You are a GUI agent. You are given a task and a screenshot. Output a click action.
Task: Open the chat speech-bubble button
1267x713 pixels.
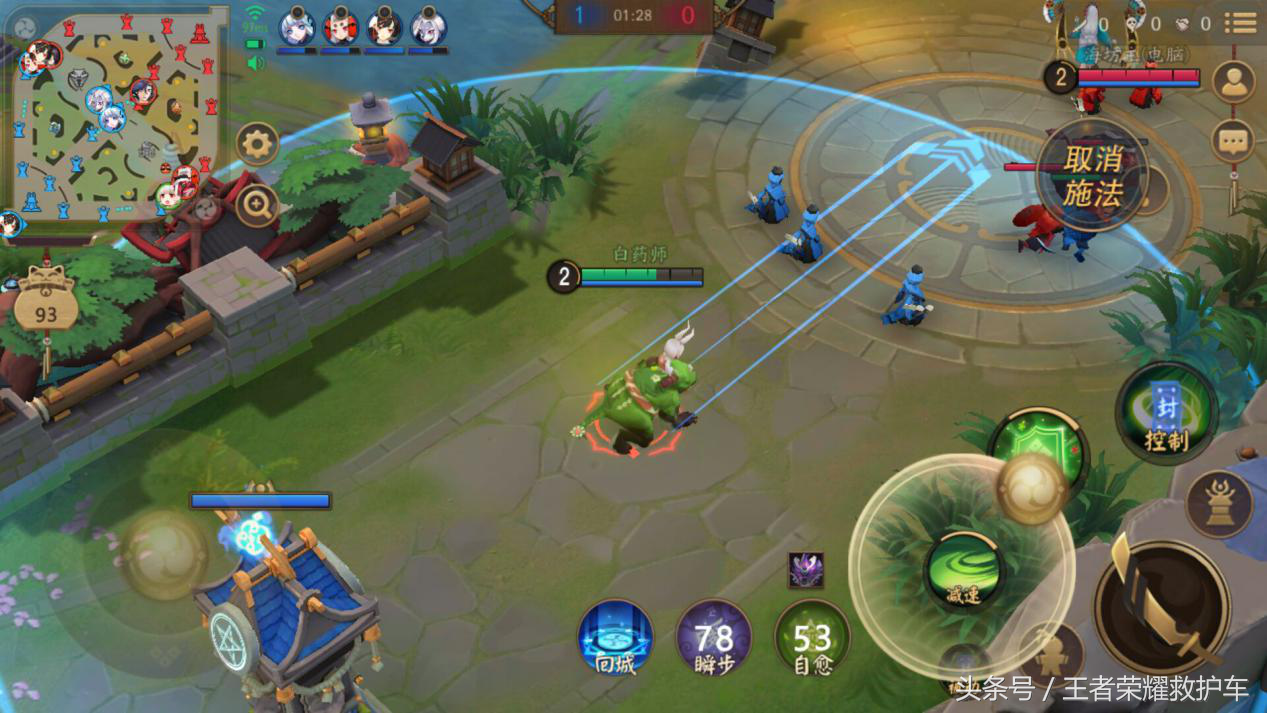(x=1233, y=141)
